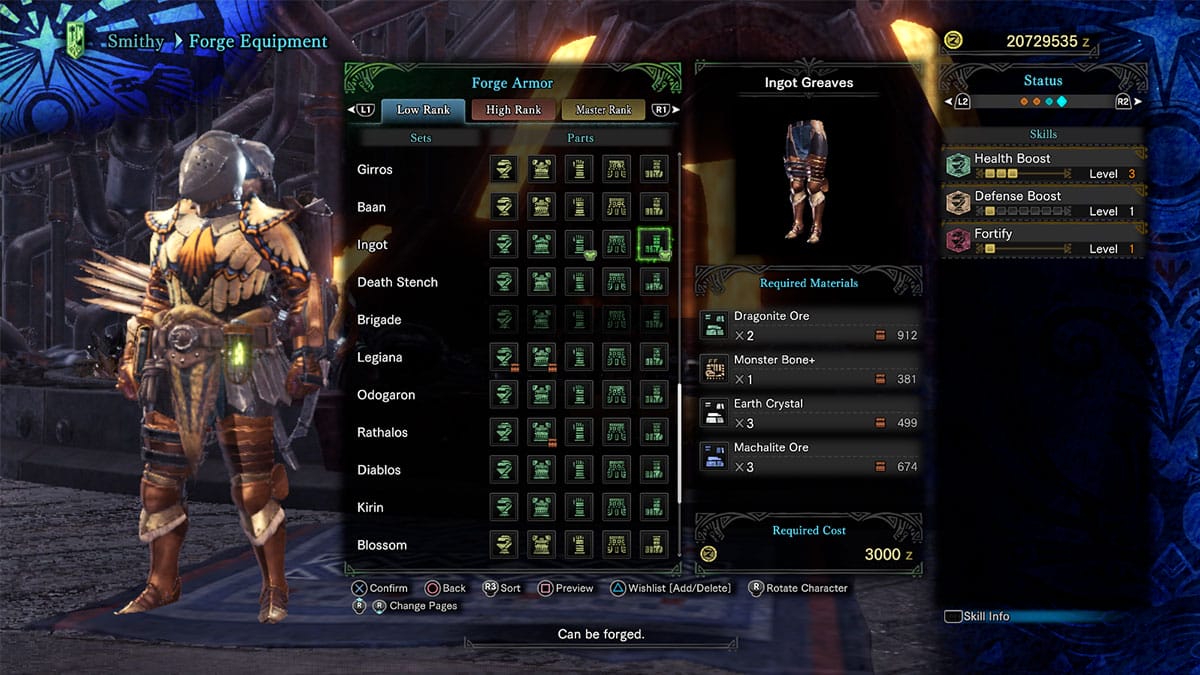Select the Machalite Ore material row

pyautogui.click(x=808, y=457)
